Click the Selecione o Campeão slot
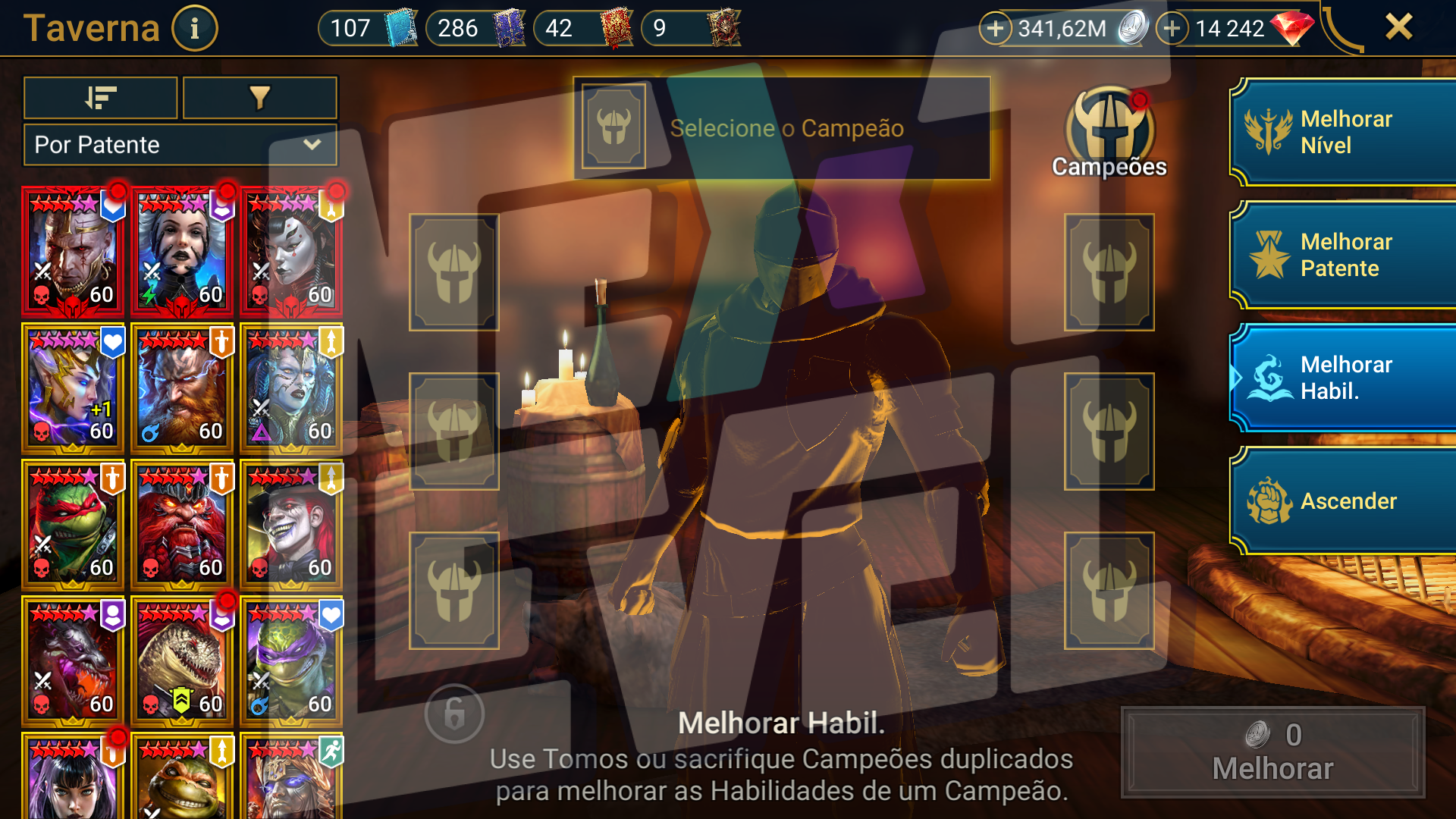The height and width of the screenshot is (819, 1456). click(x=781, y=128)
